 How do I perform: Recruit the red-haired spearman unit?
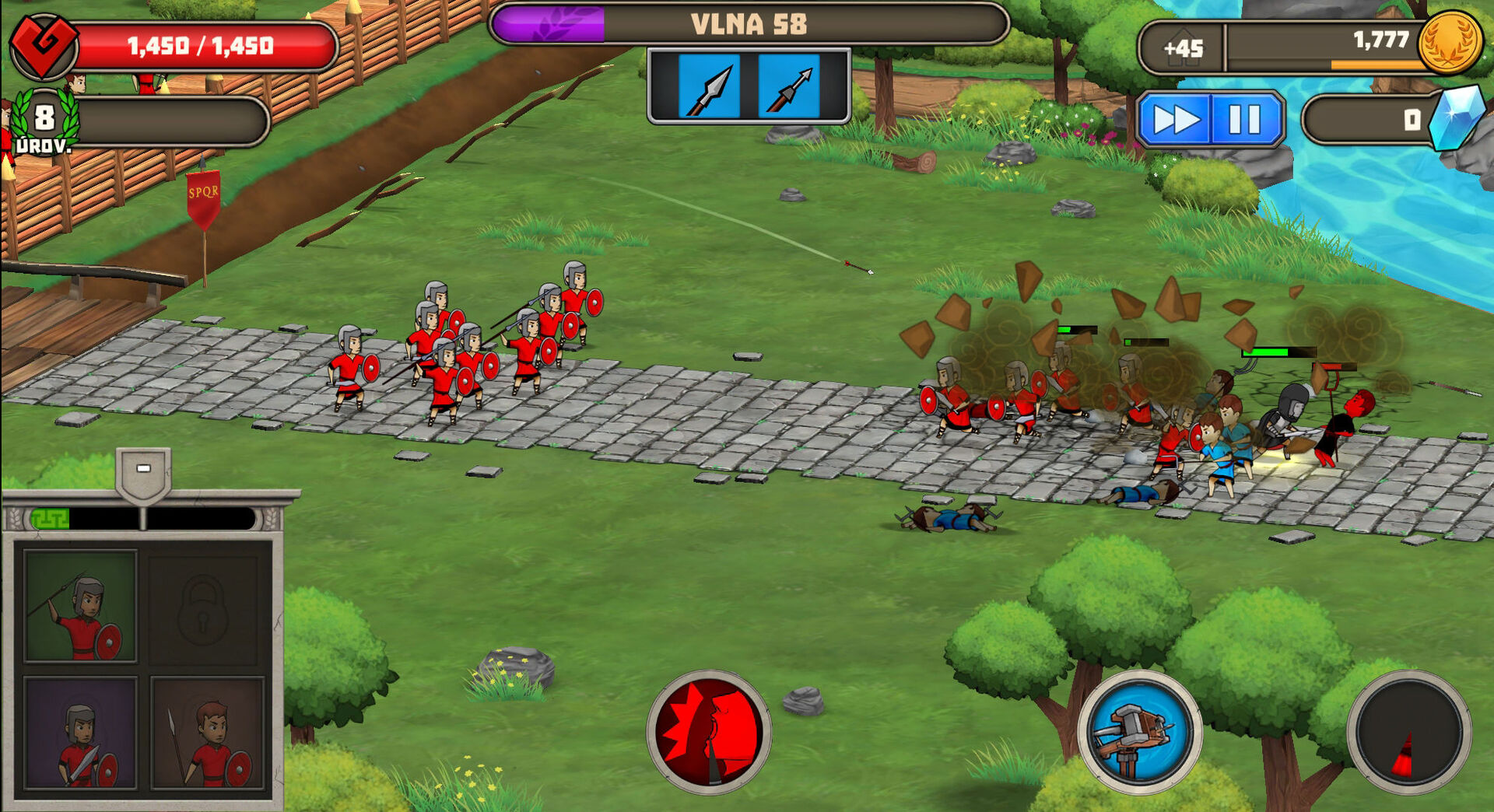pyautogui.click(x=207, y=733)
